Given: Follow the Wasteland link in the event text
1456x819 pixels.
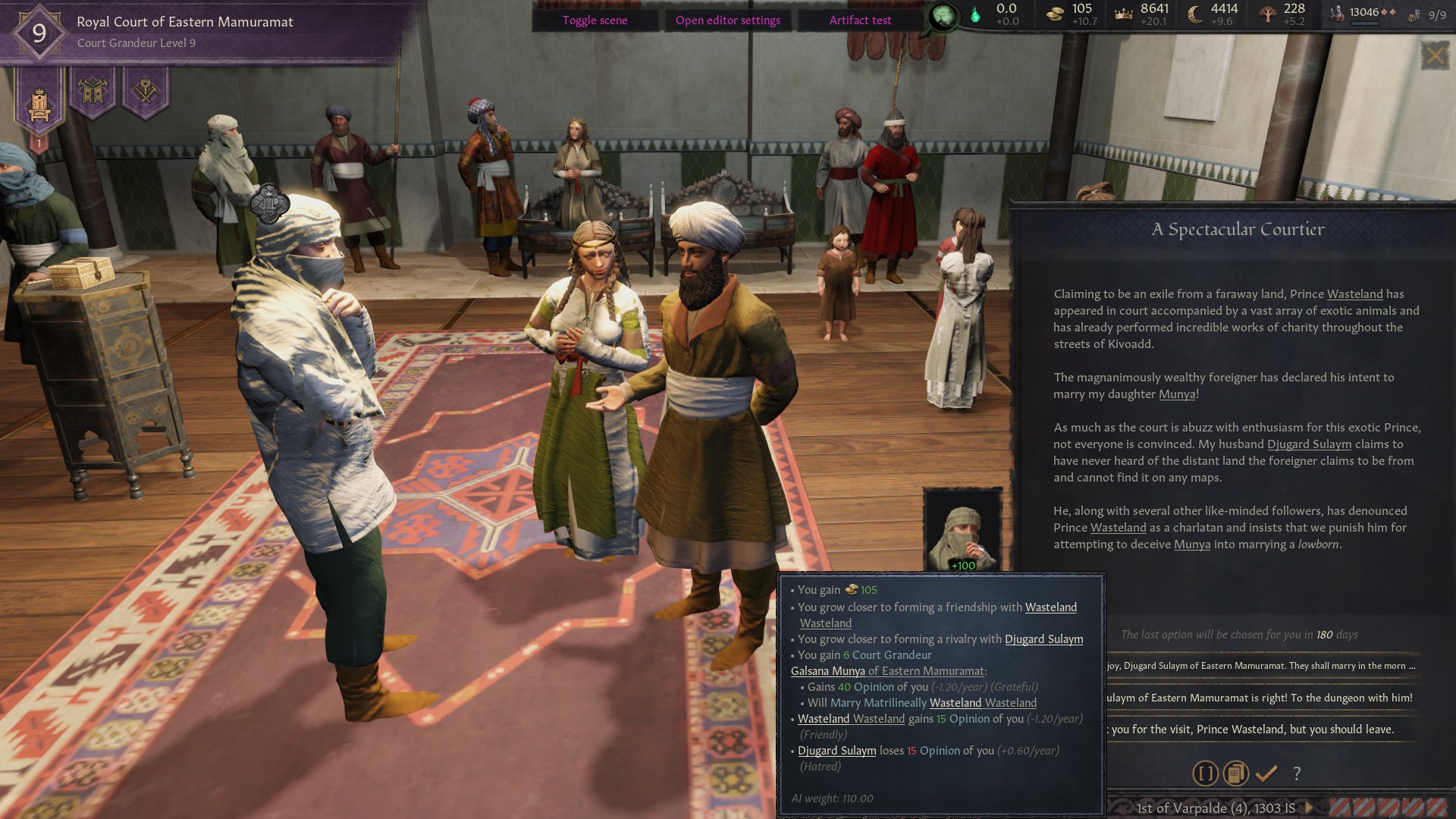Looking at the screenshot, I should (1354, 294).
